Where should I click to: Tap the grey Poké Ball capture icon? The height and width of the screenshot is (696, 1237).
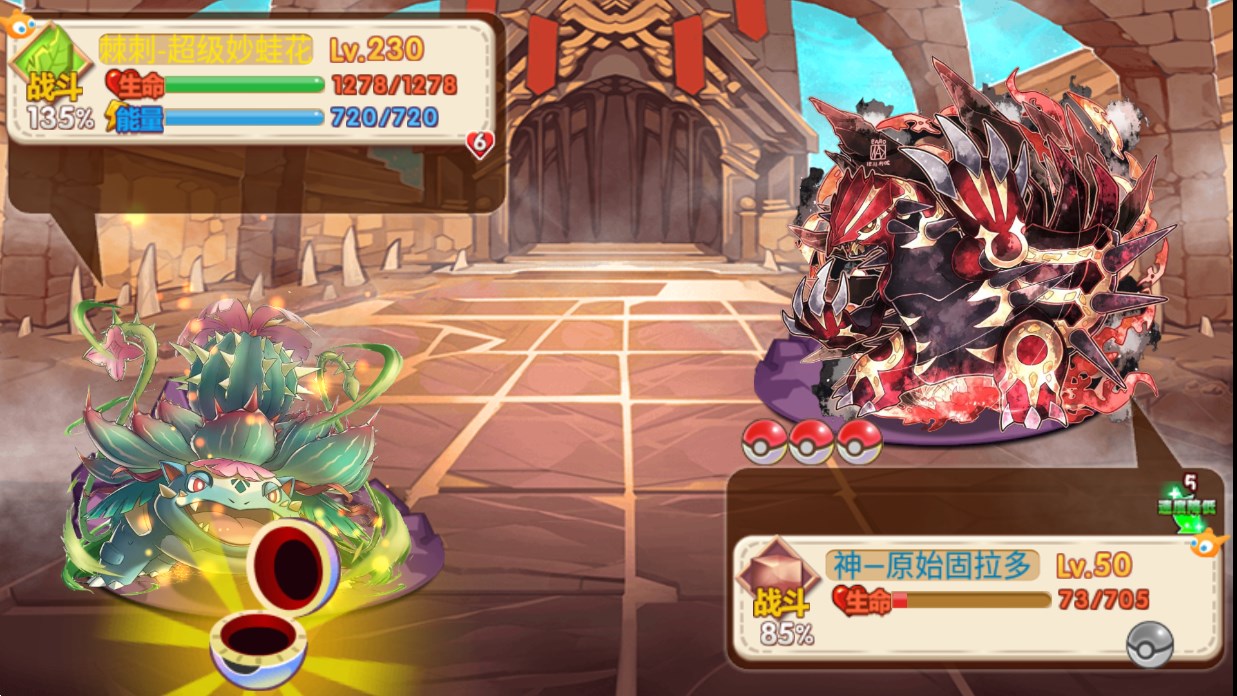coord(1149,645)
